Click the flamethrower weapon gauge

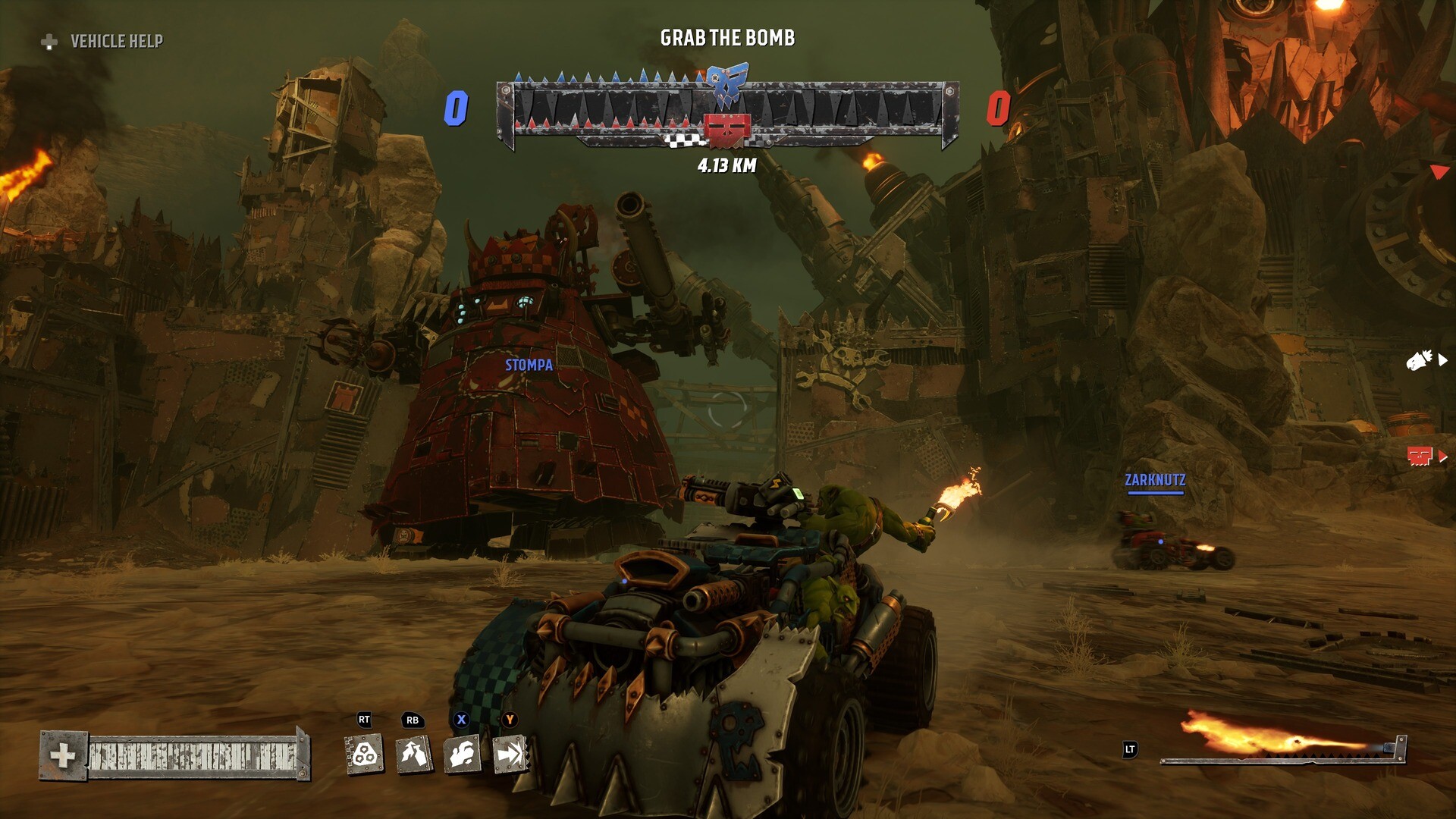click(1282, 739)
